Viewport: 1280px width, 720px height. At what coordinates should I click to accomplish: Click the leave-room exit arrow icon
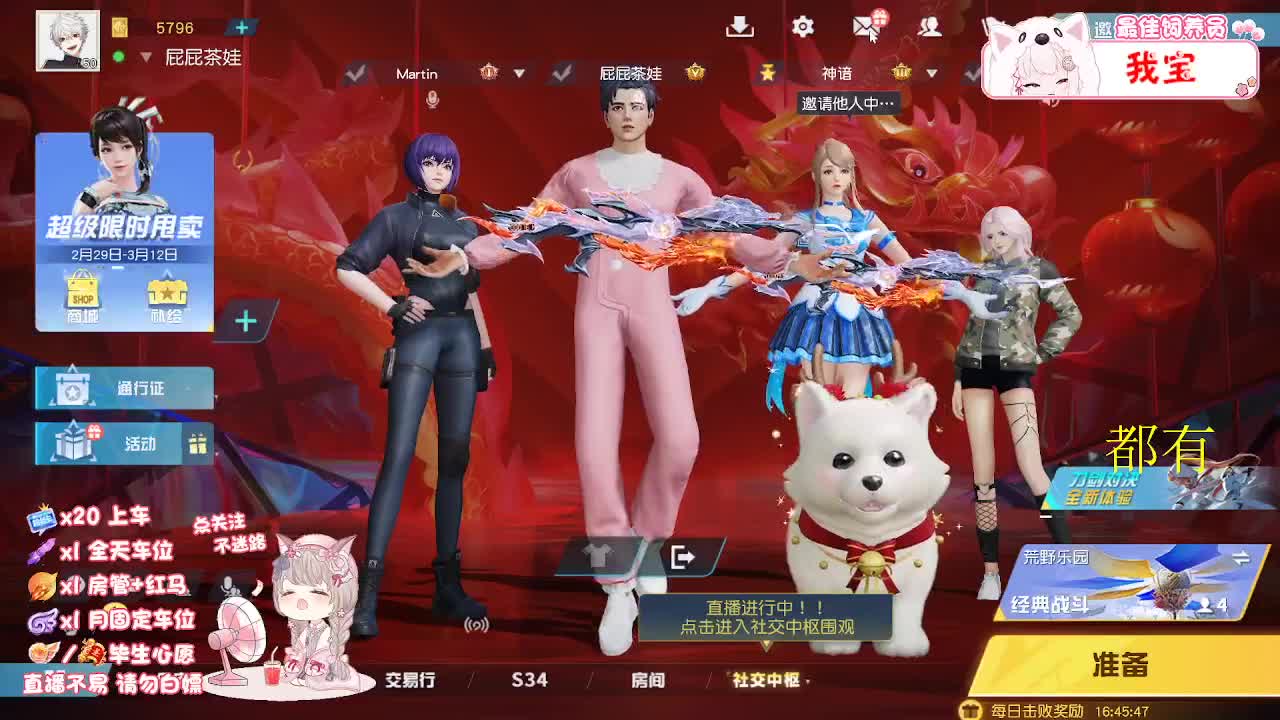coord(681,556)
